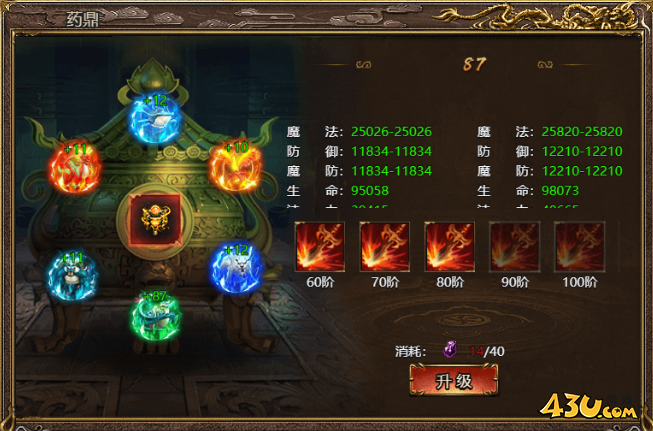Image resolution: width=653 pixels, height=431 pixels.
Task: Click the purple gem cost icon
Action: (450, 350)
